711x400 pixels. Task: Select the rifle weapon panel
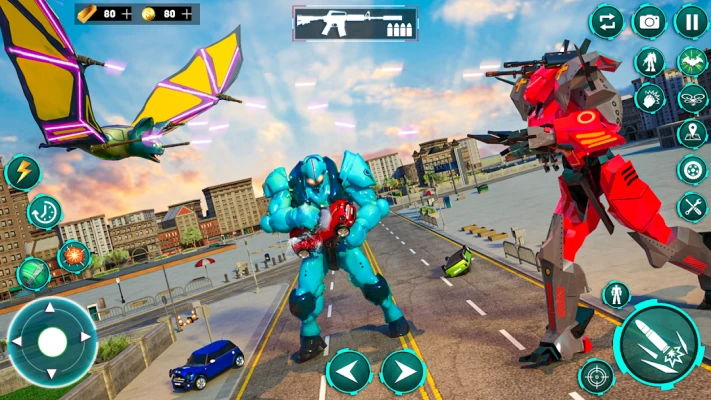coord(355,24)
